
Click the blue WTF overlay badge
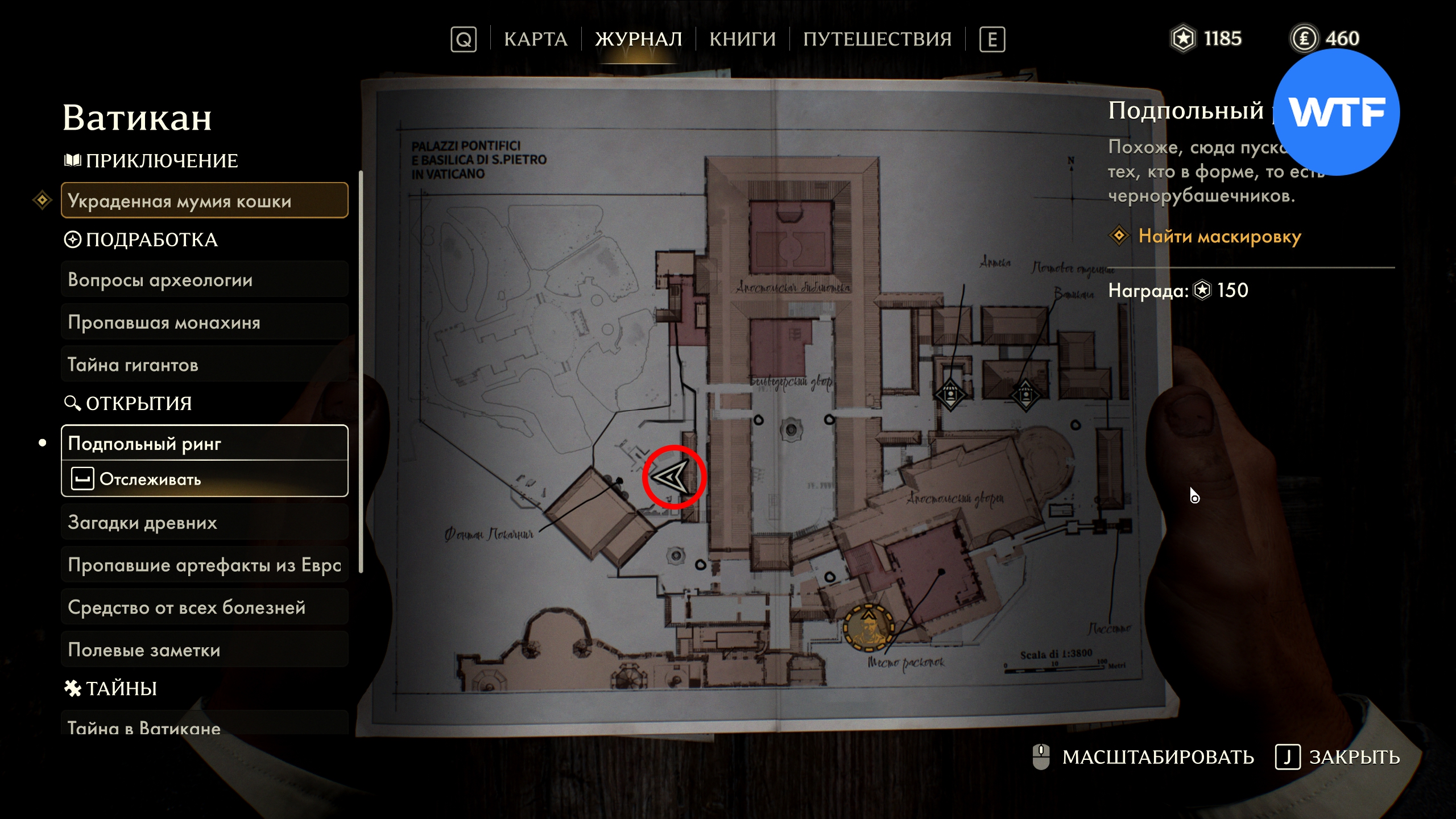point(1335,113)
